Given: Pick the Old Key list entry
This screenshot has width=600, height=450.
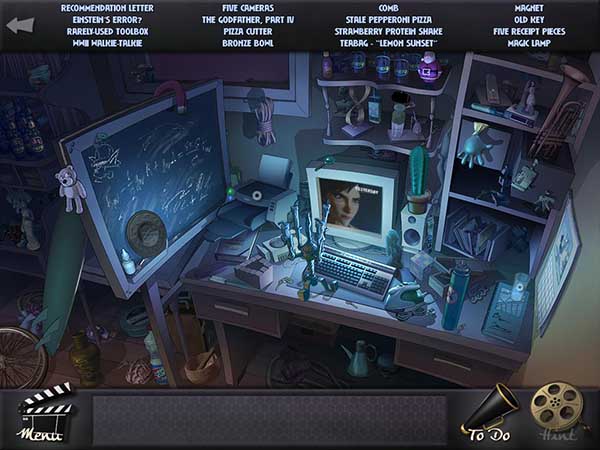Looking at the screenshot, I should [529, 19].
